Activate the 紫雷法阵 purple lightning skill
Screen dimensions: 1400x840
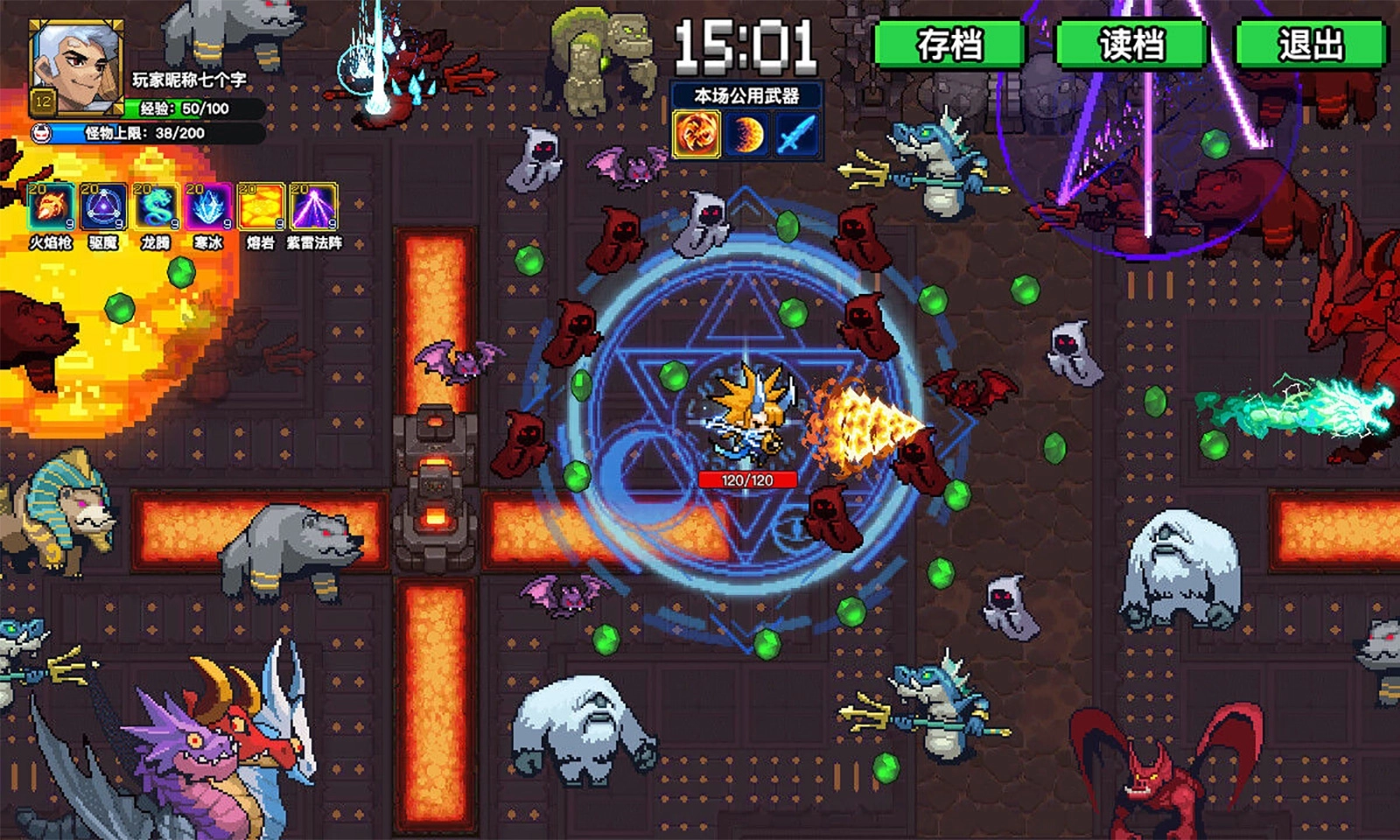(x=313, y=208)
